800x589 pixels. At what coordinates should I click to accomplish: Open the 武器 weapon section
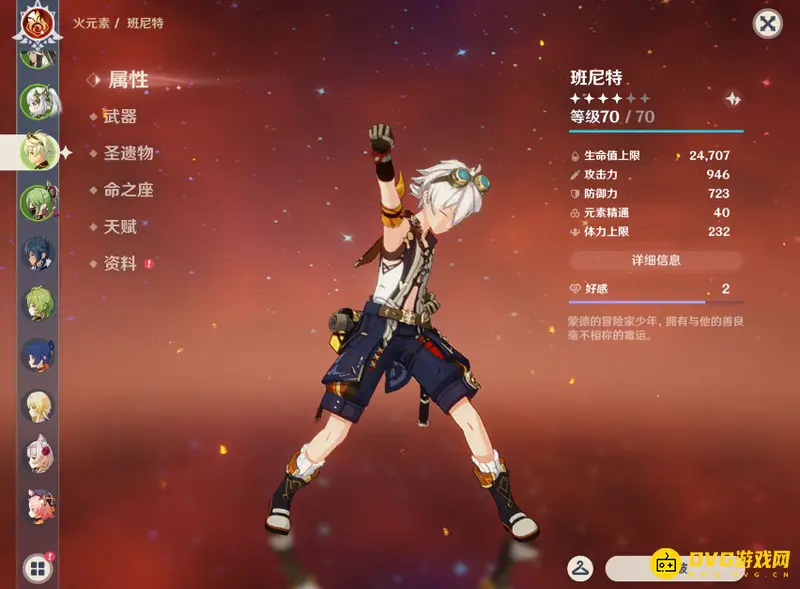click(x=120, y=117)
